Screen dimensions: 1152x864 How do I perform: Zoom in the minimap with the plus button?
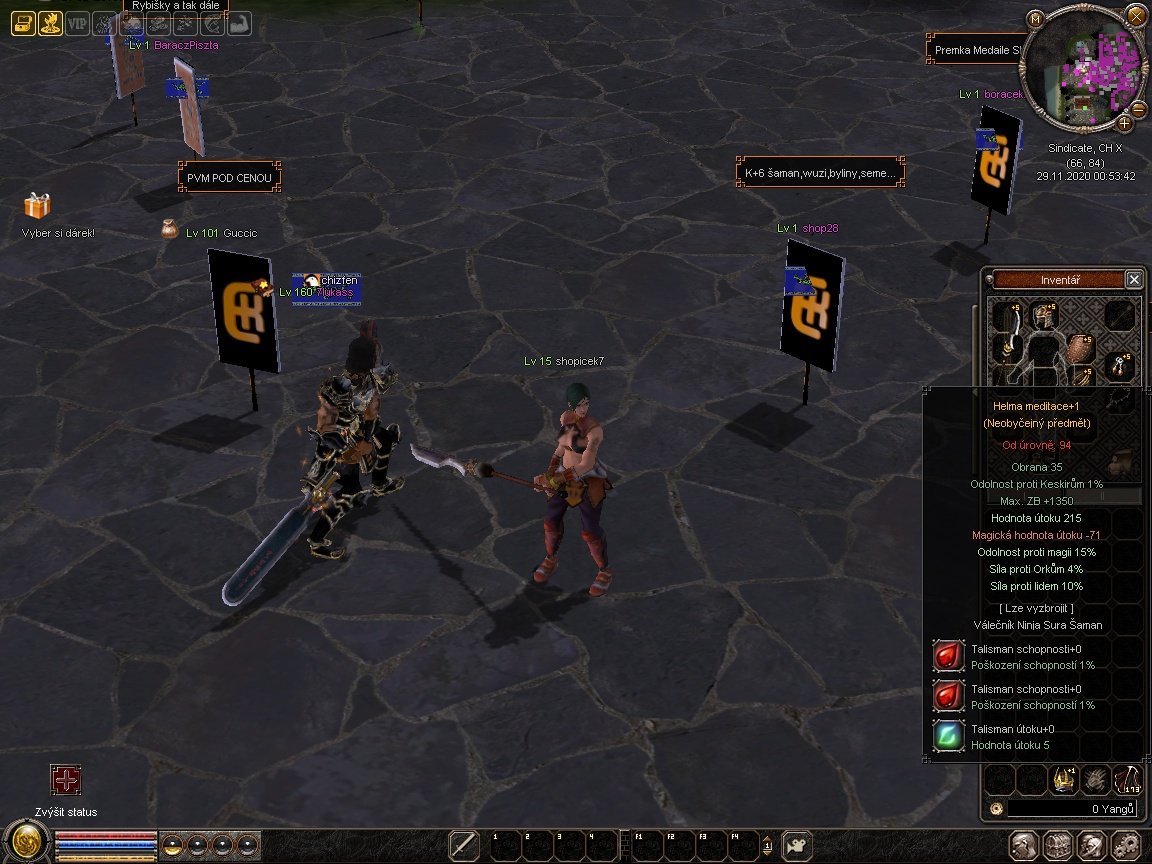[x=1125, y=123]
